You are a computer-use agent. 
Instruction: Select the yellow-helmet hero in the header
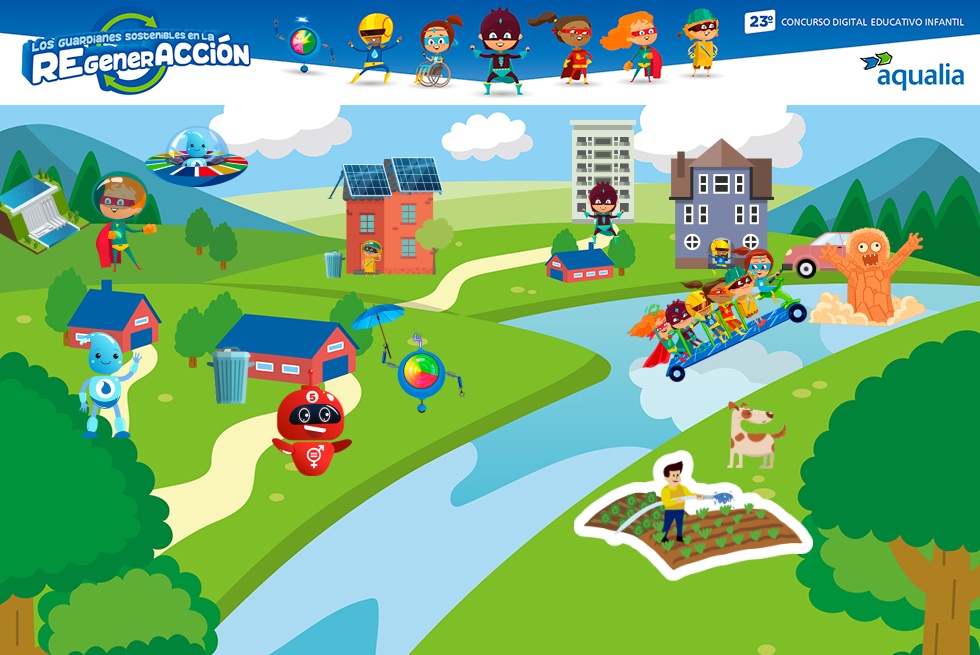pos(373,47)
